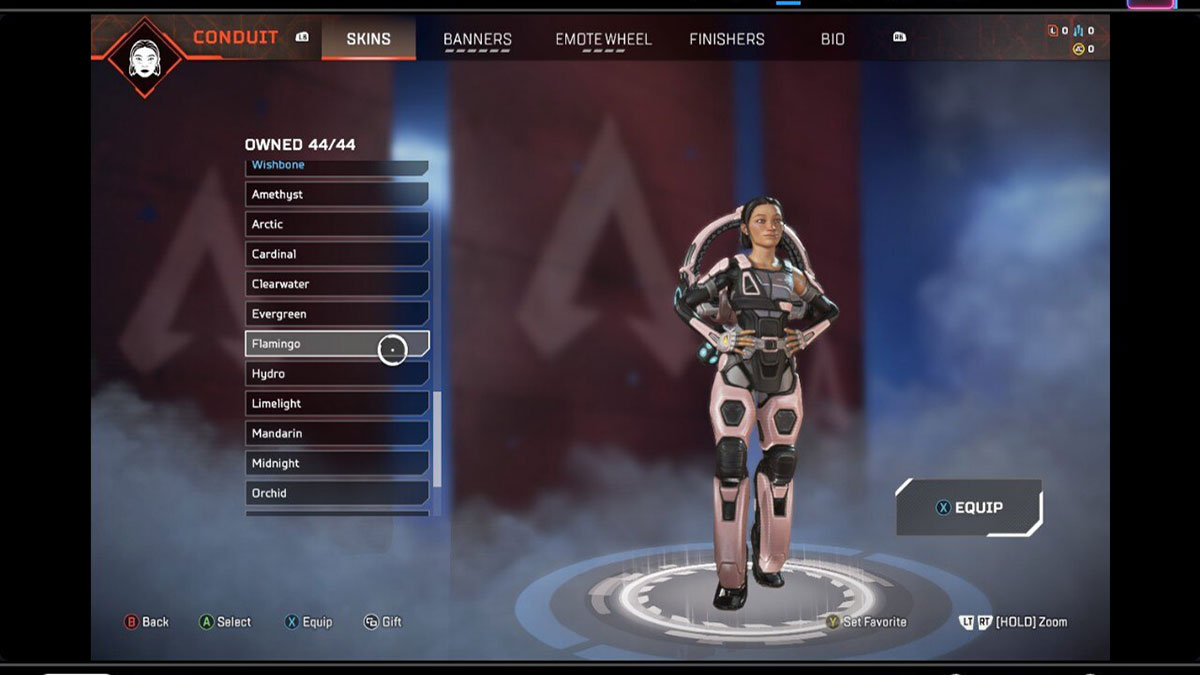Select the Hydro skin
This screenshot has width=1200, height=675.
click(336, 374)
